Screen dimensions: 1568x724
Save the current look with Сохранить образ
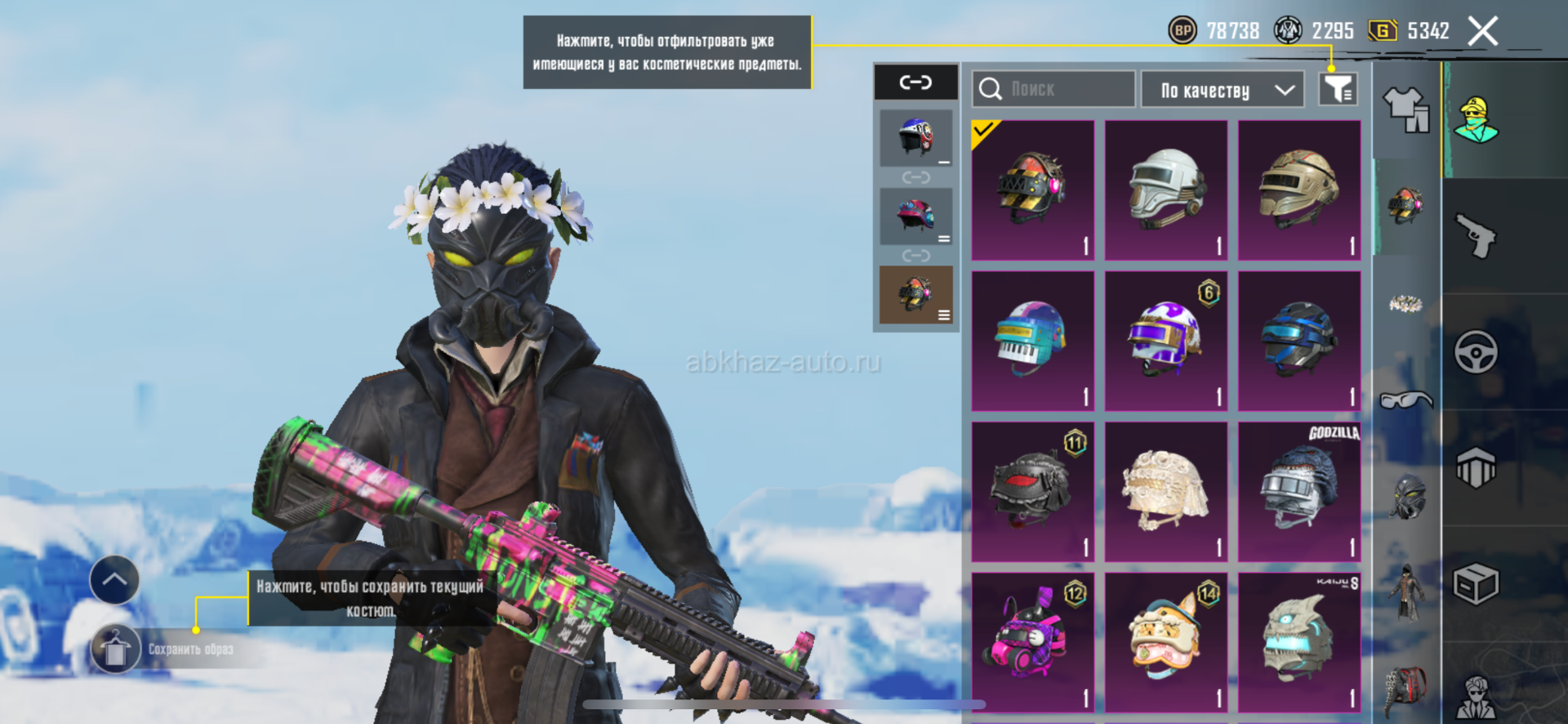click(x=189, y=650)
